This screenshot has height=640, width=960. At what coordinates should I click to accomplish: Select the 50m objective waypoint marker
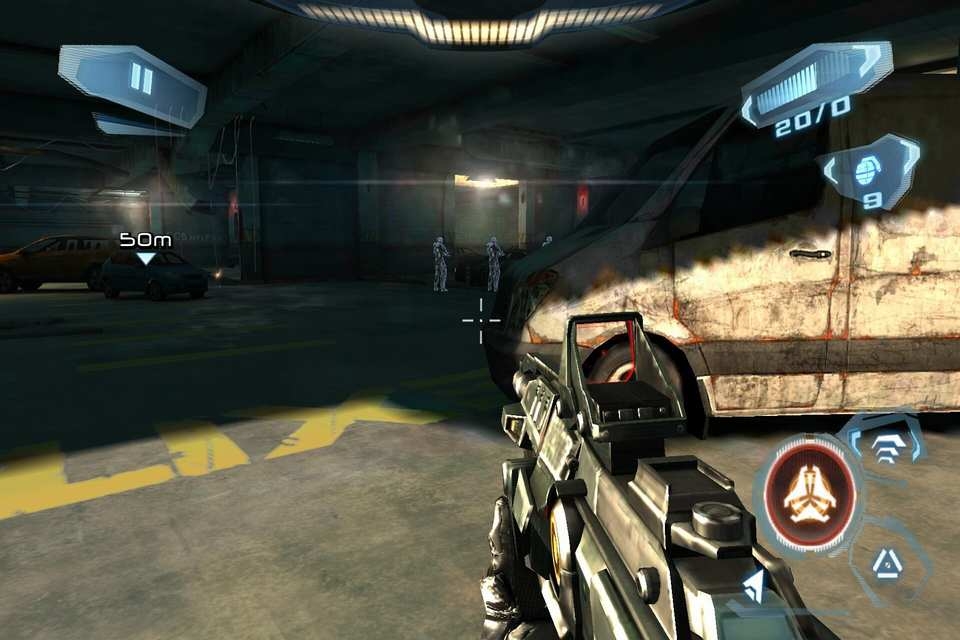146,248
